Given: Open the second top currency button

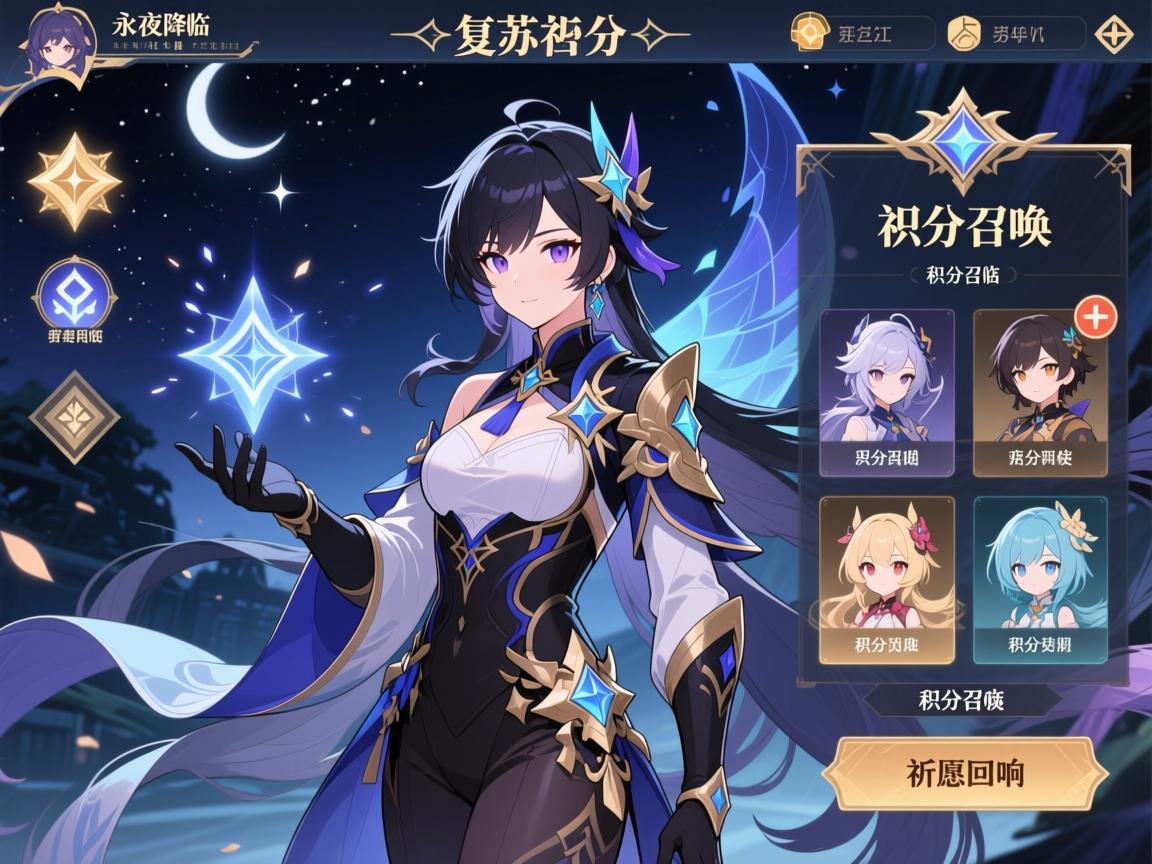Looking at the screenshot, I should (x=1014, y=33).
